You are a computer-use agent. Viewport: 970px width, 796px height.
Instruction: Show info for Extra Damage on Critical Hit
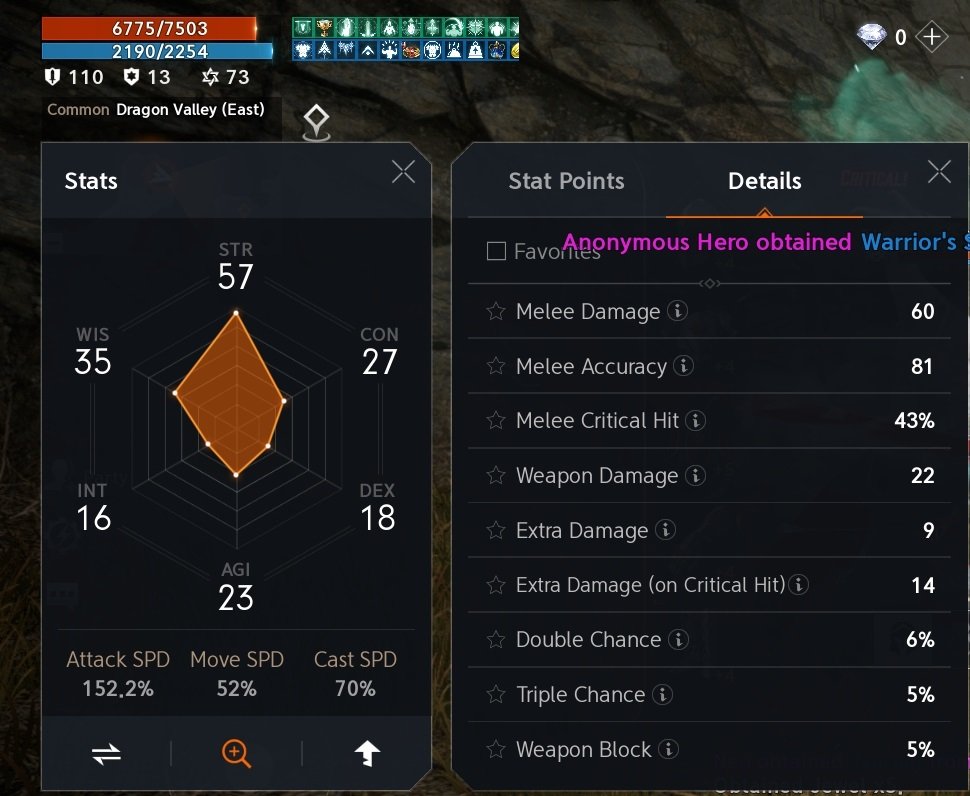click(x=800, y=585)
